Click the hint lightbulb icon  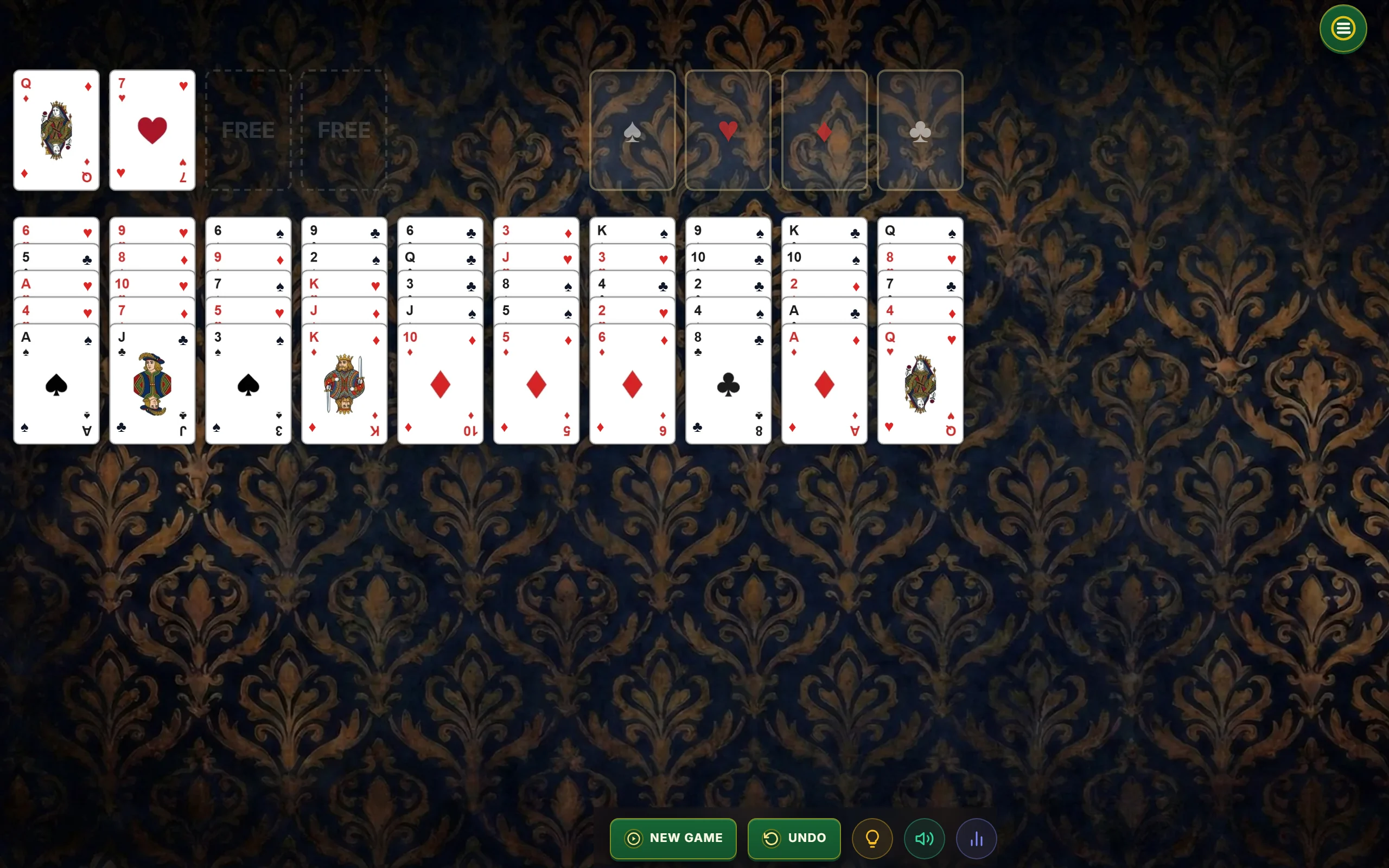[x=872, y=838]
